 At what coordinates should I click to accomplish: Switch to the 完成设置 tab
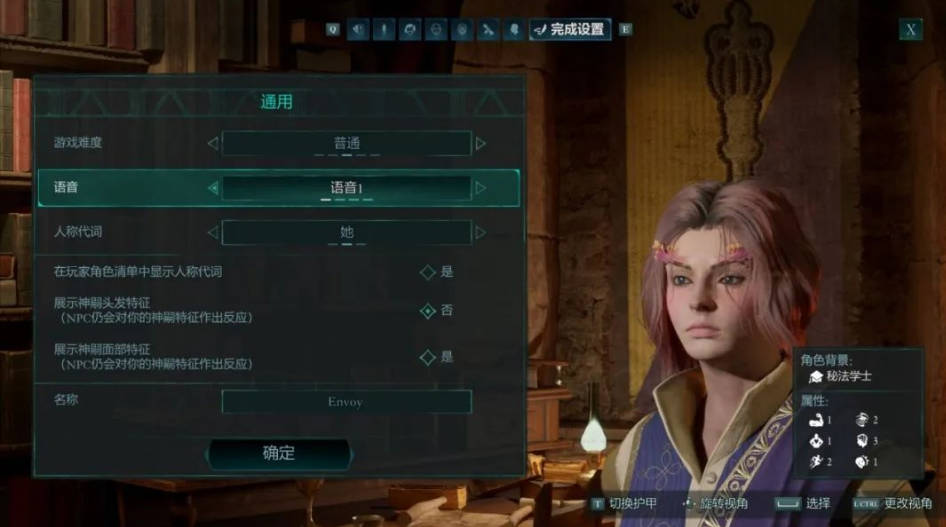(569, 29)
